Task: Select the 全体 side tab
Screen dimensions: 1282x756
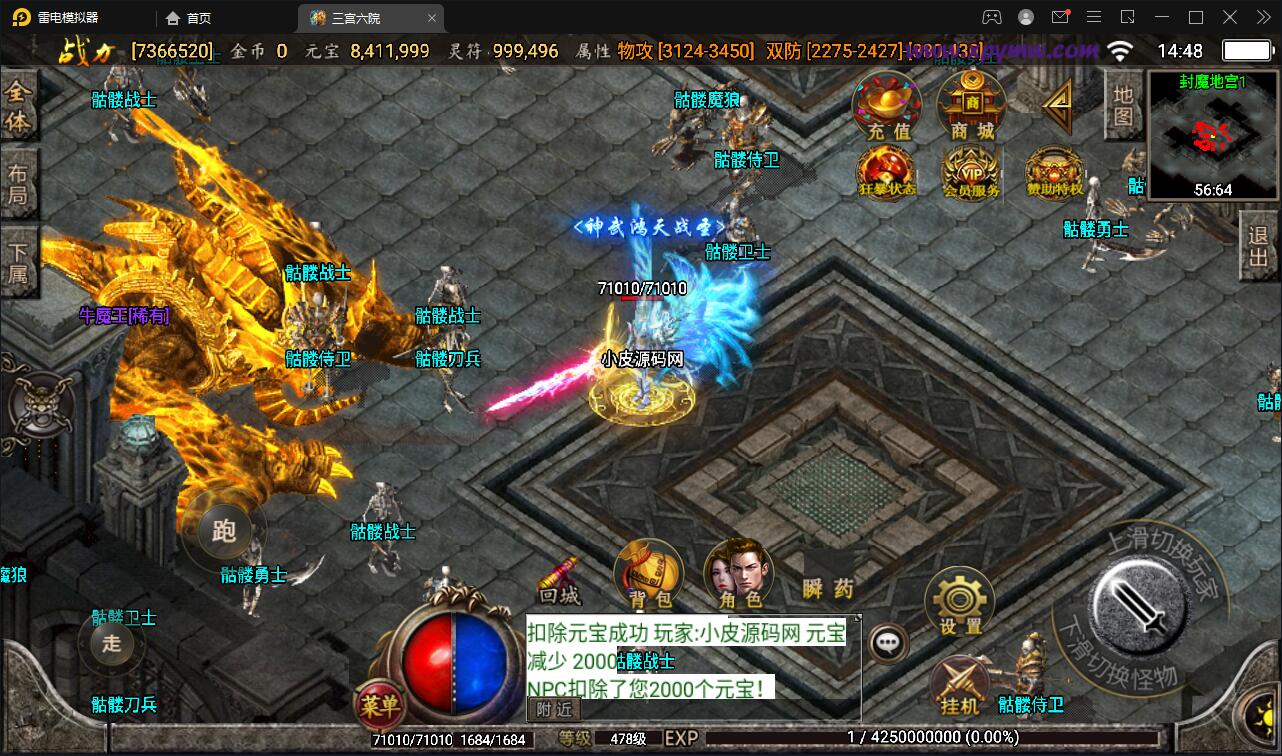Action: click(x=18, y=108)
